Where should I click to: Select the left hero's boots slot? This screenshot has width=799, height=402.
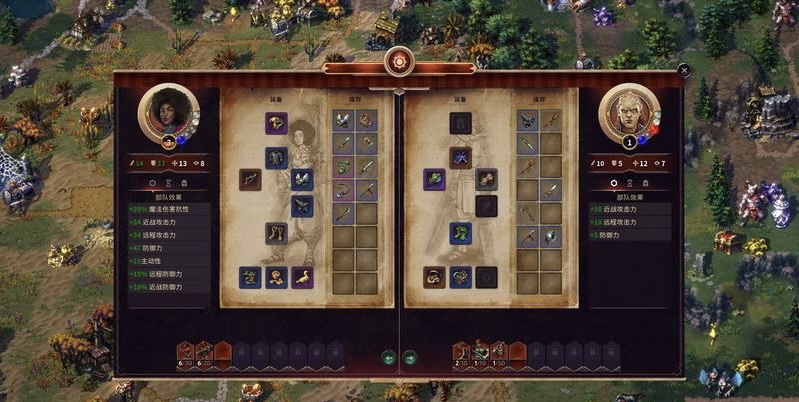(x=277, y=233)
